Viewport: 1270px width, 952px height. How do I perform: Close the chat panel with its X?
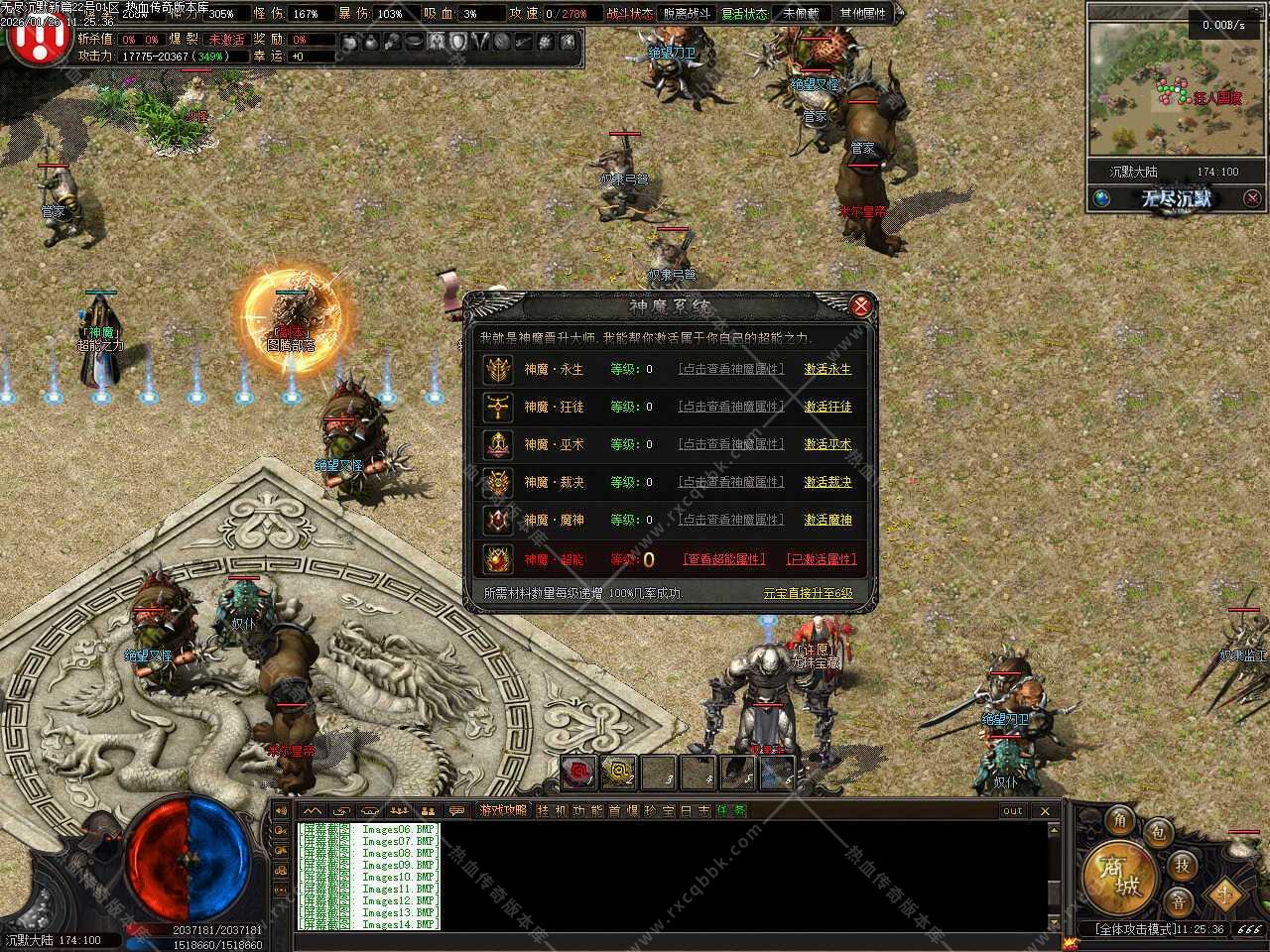[x=1045, y=810]
